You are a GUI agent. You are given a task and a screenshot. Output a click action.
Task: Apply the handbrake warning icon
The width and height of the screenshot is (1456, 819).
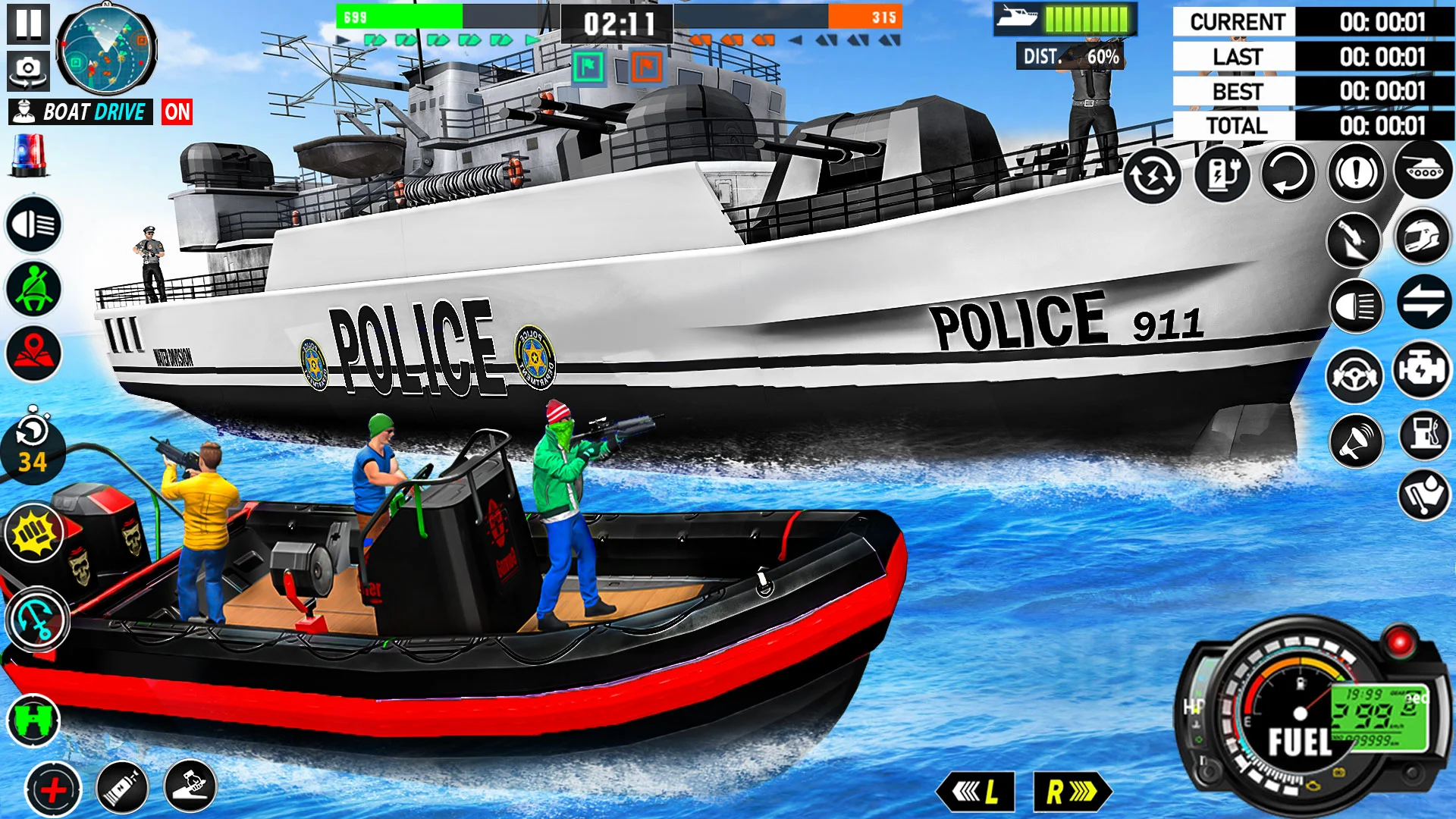tap(1357, 171)
